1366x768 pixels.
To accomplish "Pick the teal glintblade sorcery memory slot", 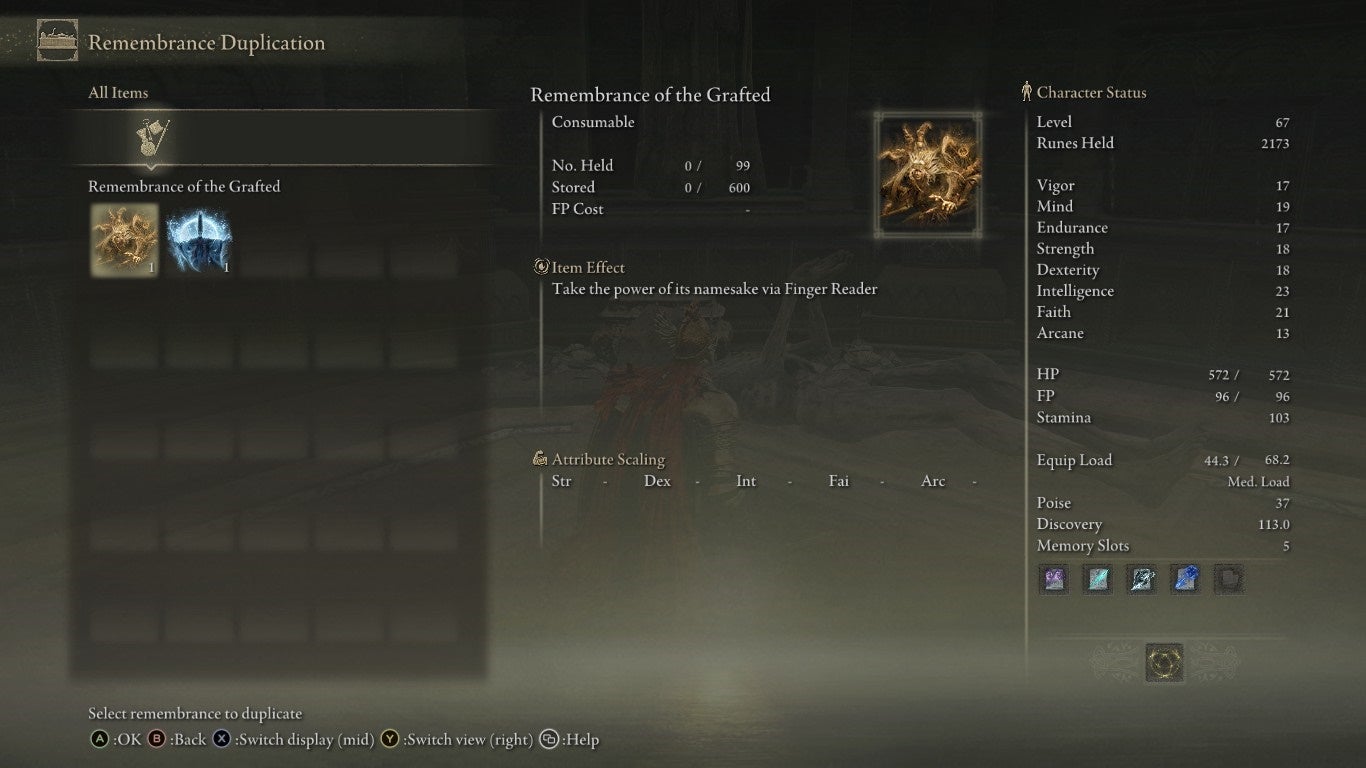I will coord(1098,579).
